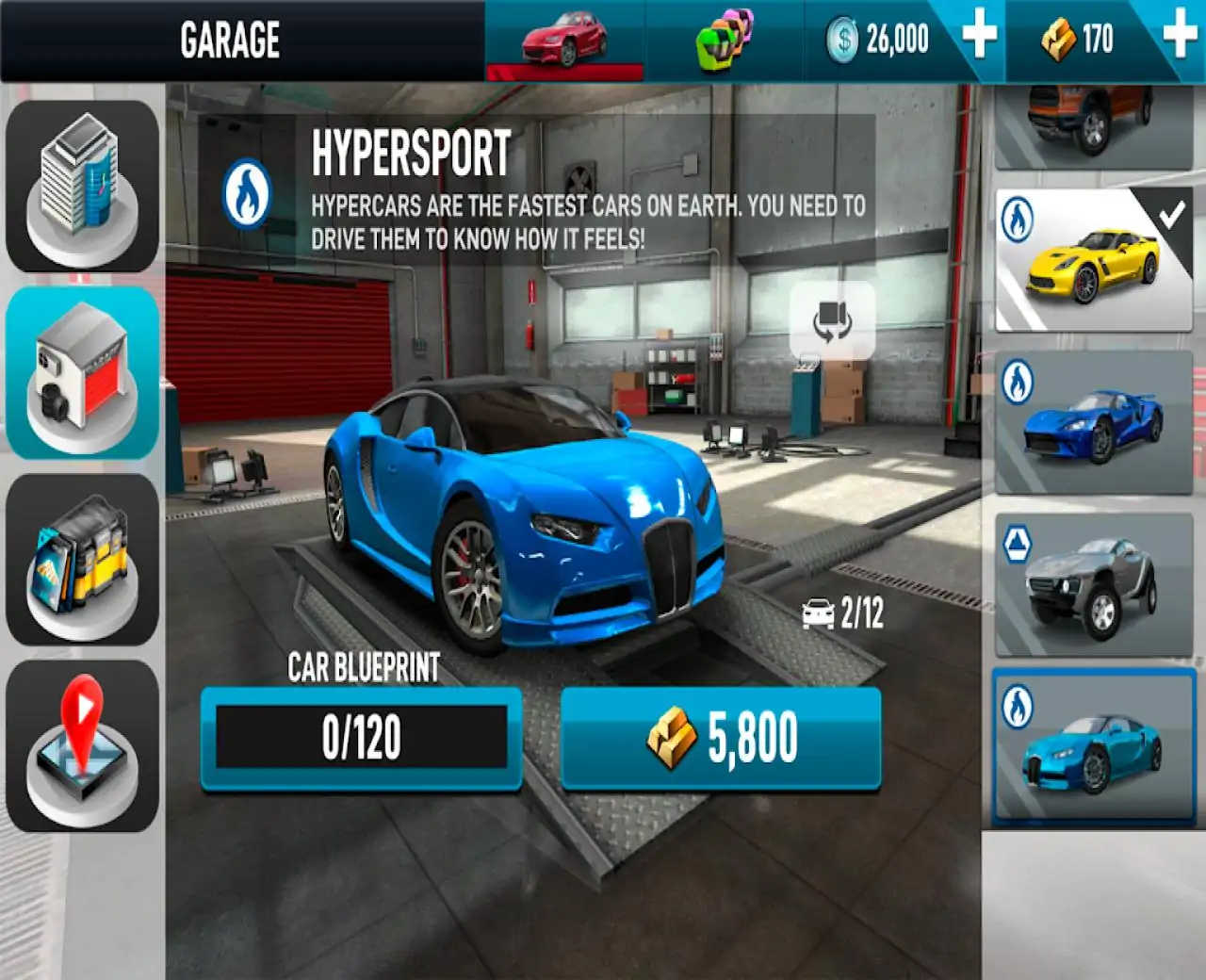Buy the hypercar for 5,800 gold

tap(721, 738)
